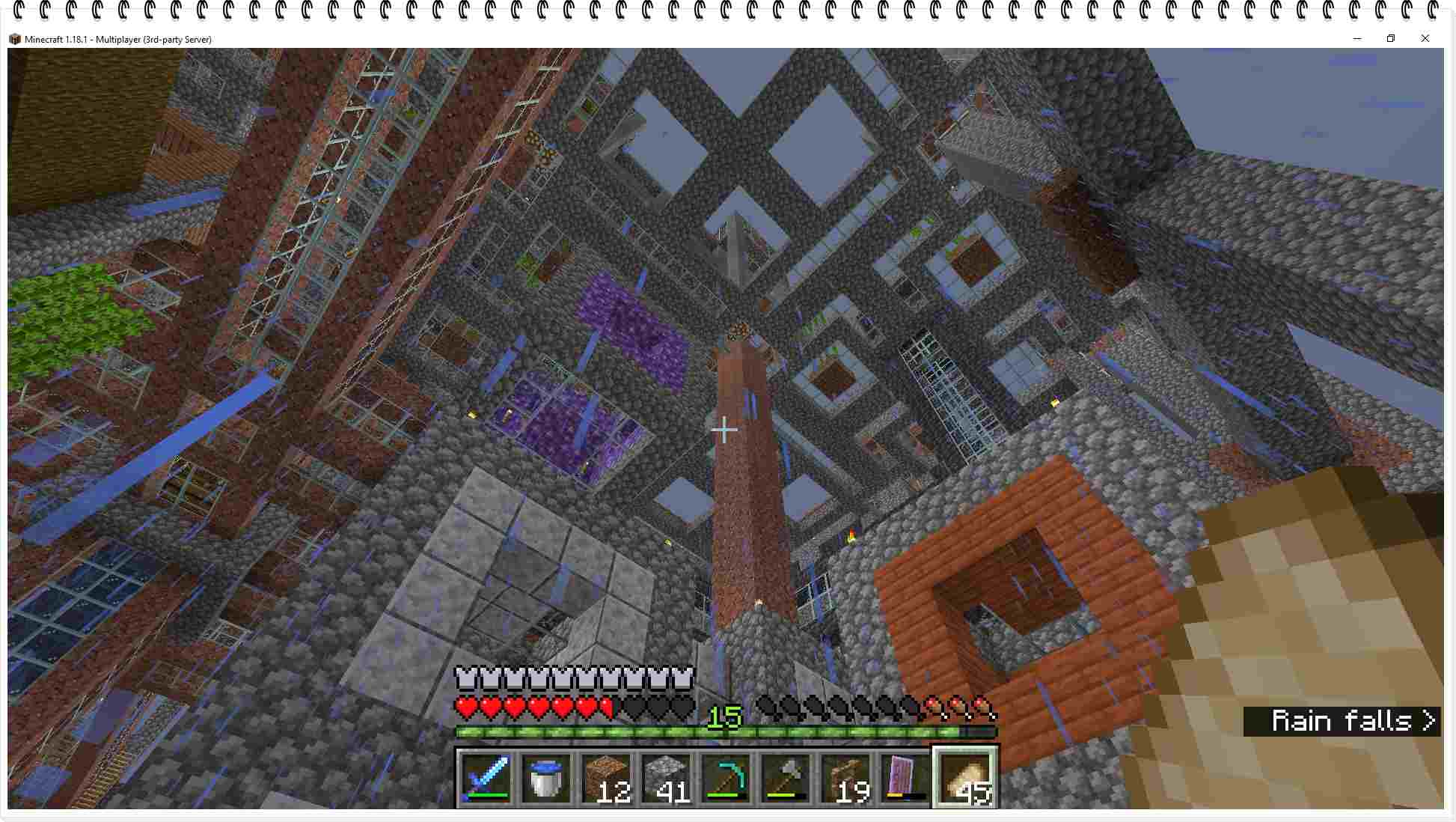
Task: Select the dirt stack of 12 in hotbar
Action: [x=607, y=779]
